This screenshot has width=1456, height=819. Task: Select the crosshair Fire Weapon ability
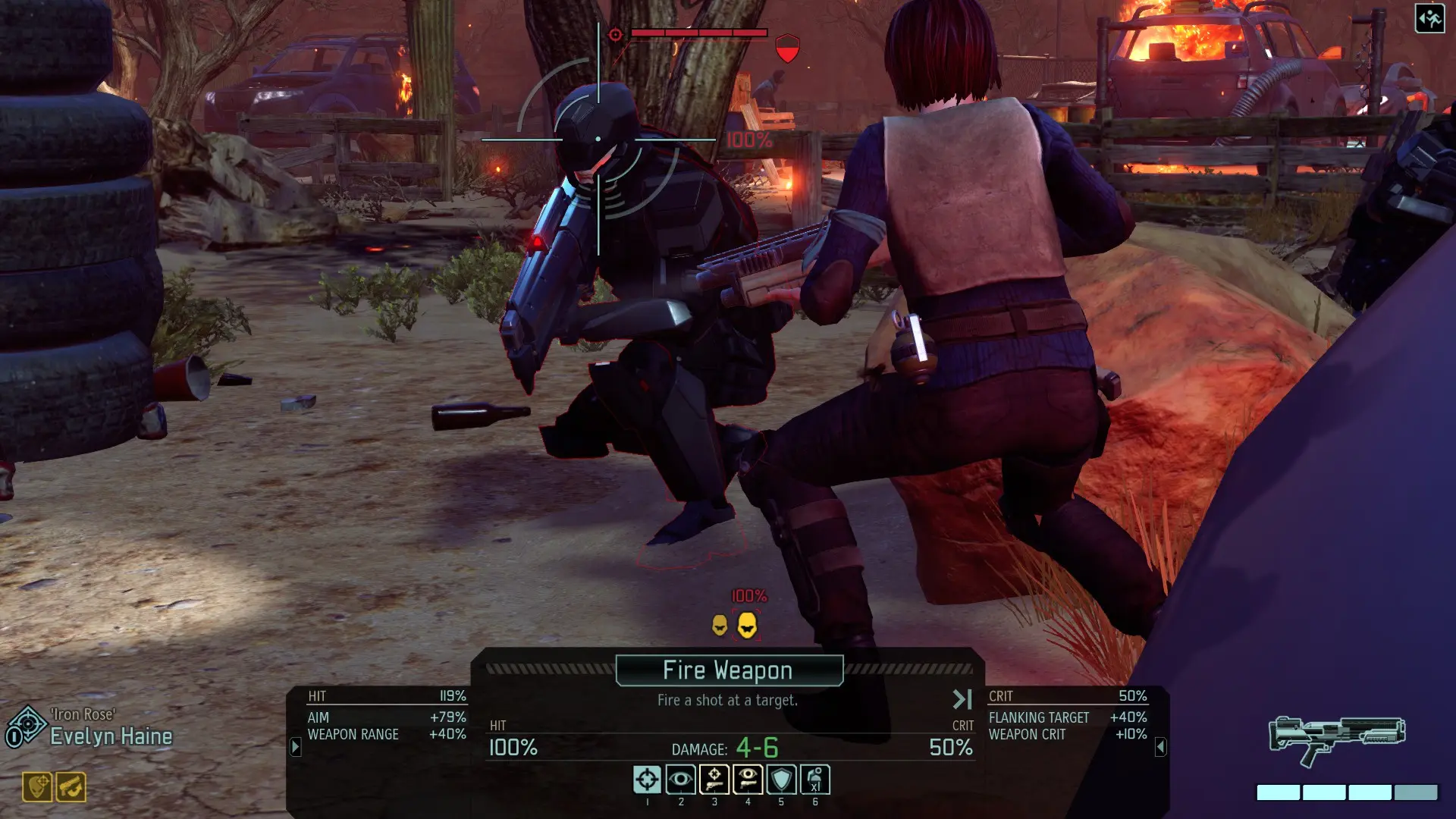pos(647,780)
